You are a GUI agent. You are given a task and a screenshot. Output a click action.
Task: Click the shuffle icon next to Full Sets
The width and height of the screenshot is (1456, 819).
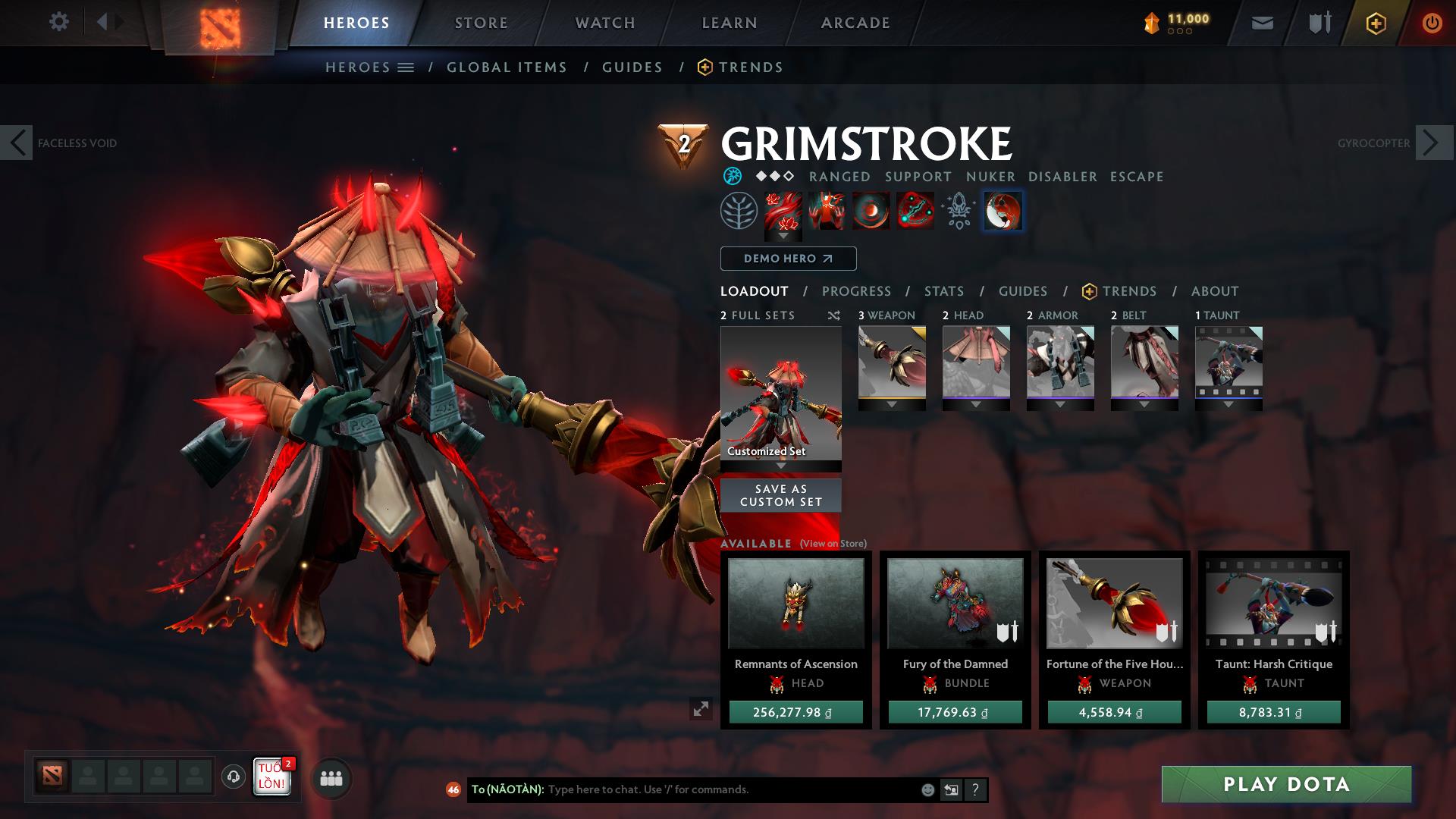pos(833,315)
